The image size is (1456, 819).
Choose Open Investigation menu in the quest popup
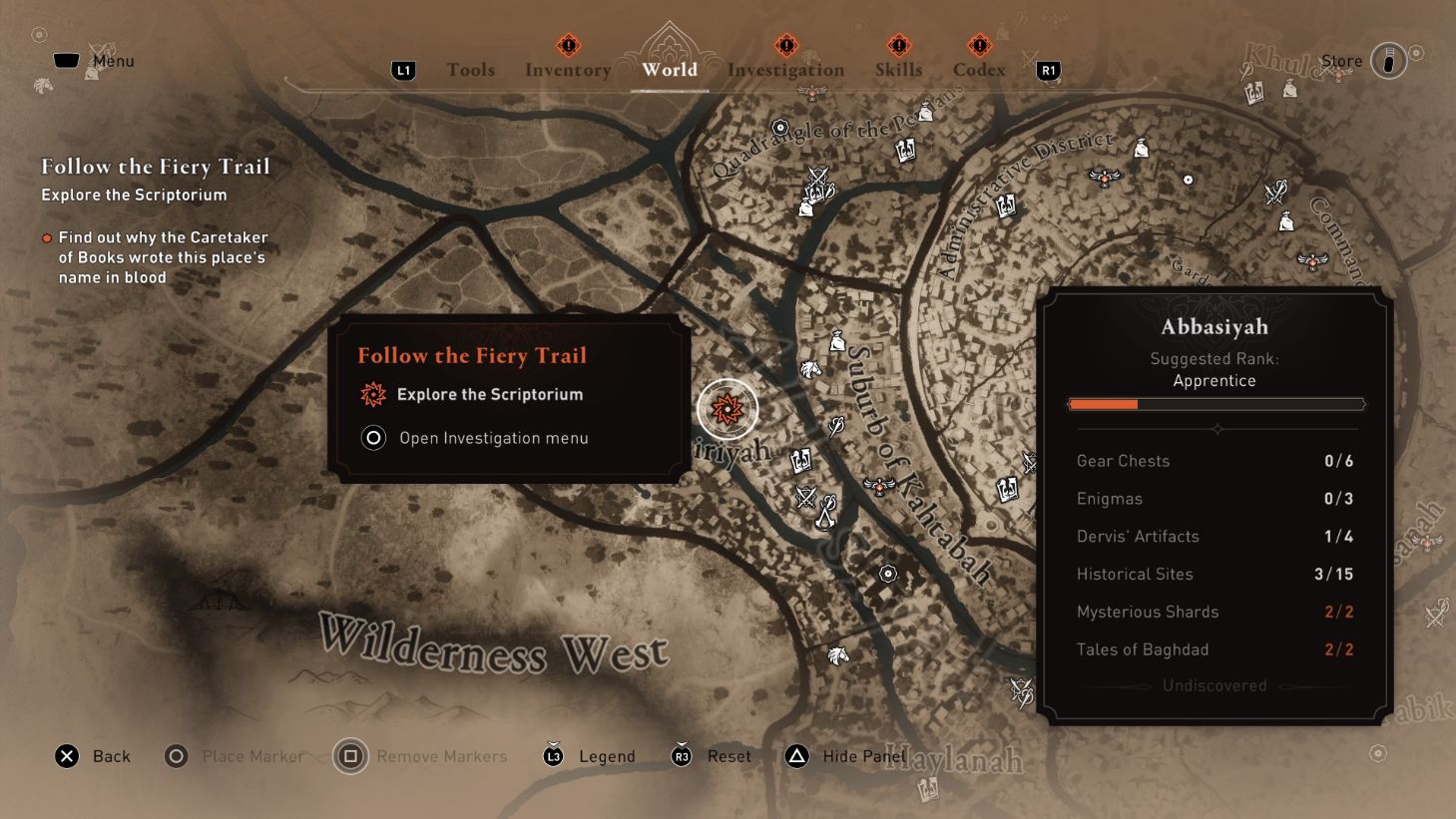(493, 438)
